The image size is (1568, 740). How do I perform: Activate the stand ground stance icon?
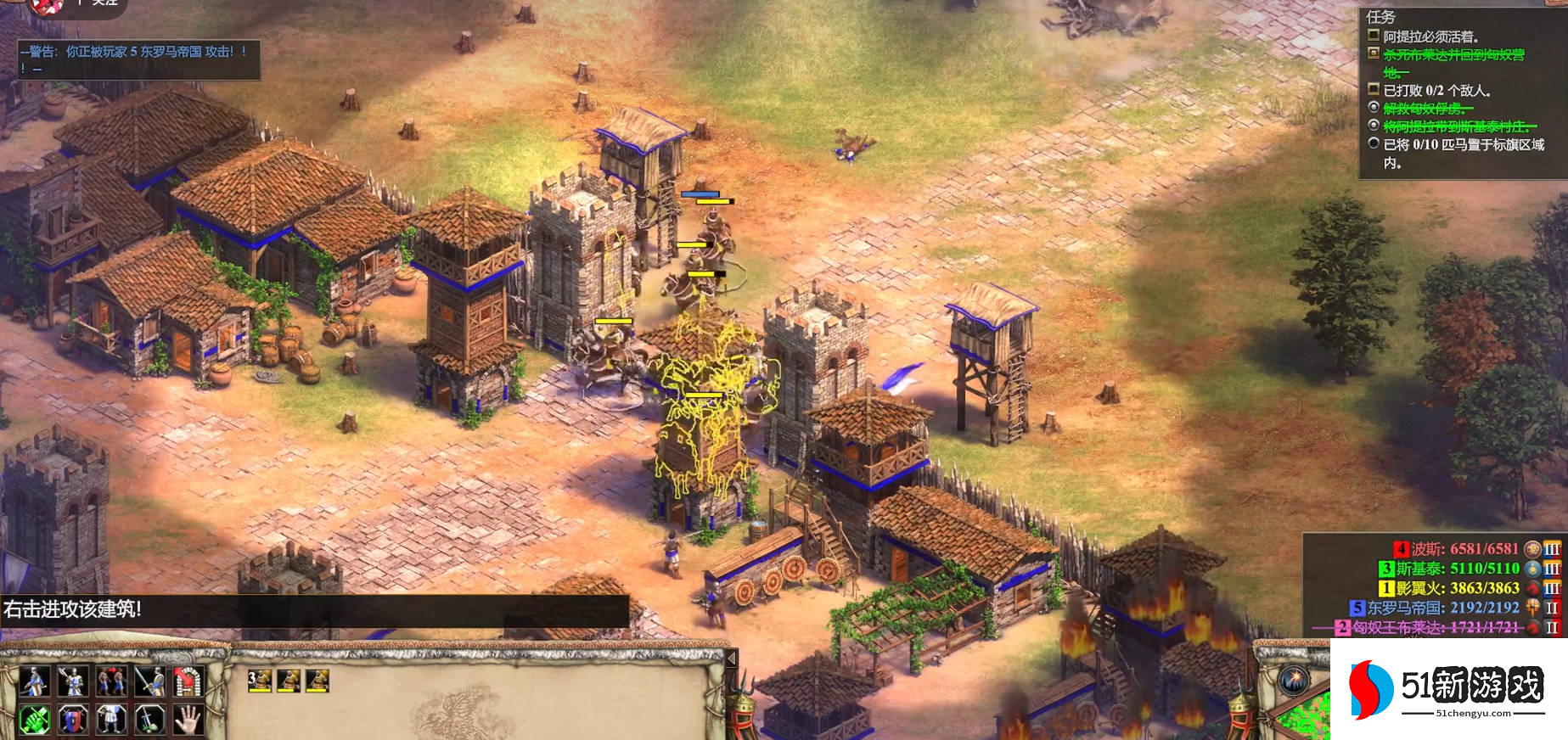[x=111, y=720]
